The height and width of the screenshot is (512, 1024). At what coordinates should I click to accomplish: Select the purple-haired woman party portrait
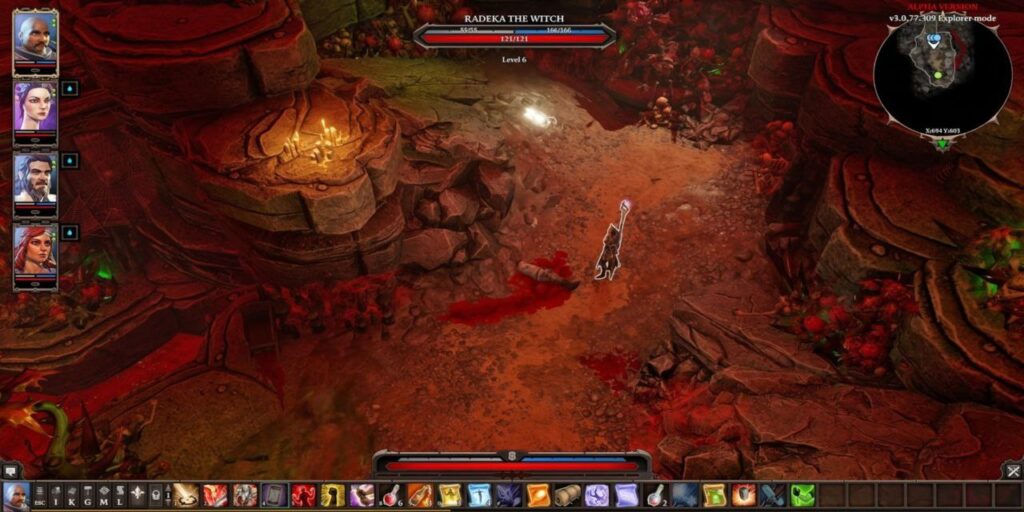(x=35, y=107)
